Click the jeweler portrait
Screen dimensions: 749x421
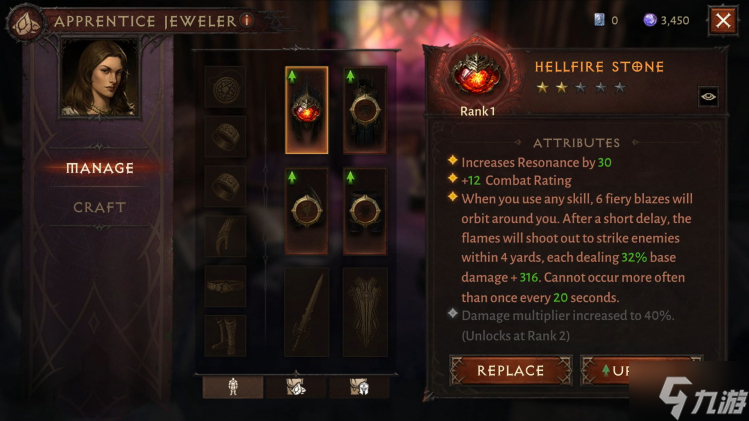click(100, 80)
